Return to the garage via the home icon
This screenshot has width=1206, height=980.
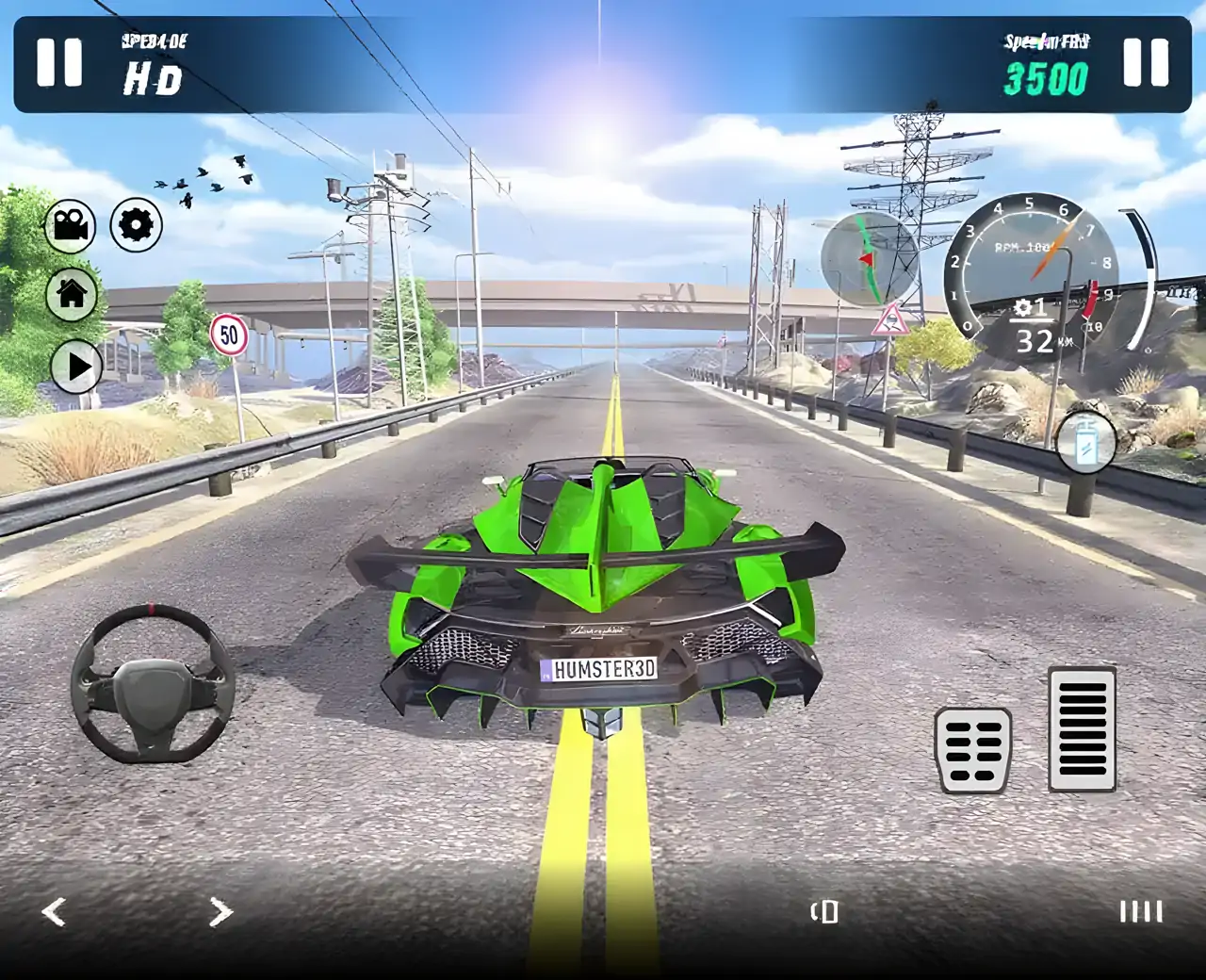(x=72, y=293)
